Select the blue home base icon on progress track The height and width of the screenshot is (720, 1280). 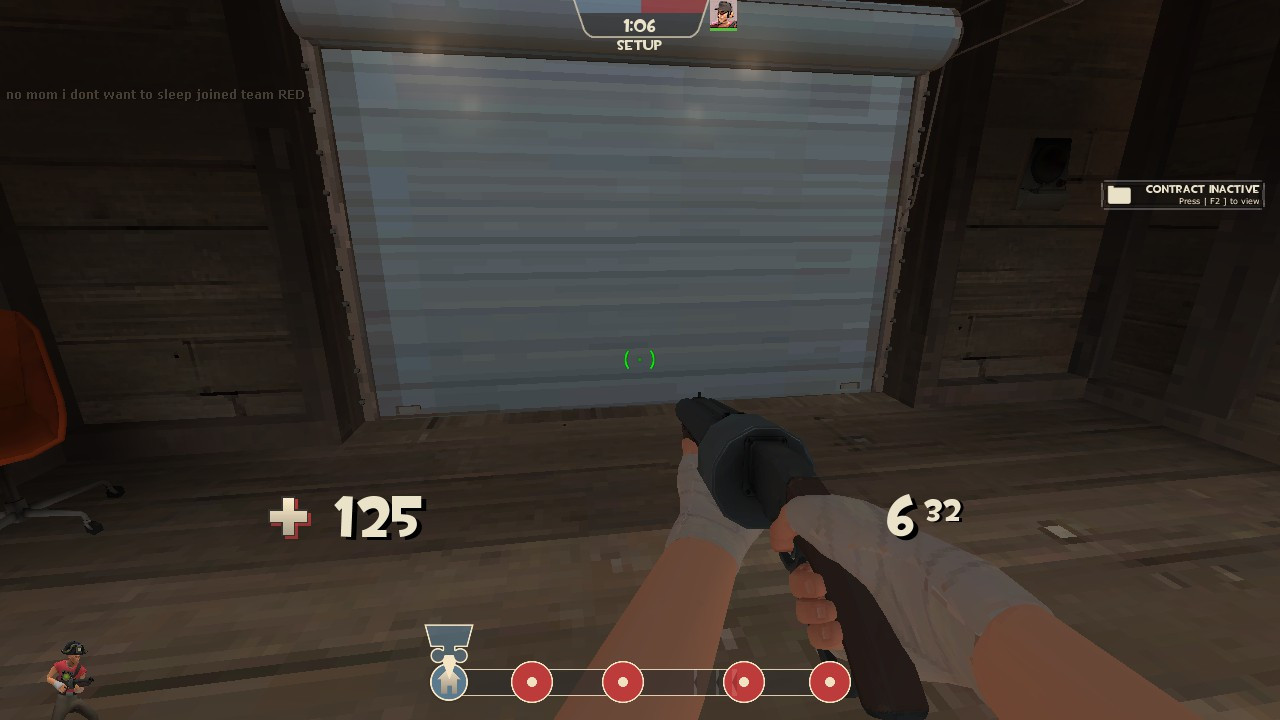(448, 682)
